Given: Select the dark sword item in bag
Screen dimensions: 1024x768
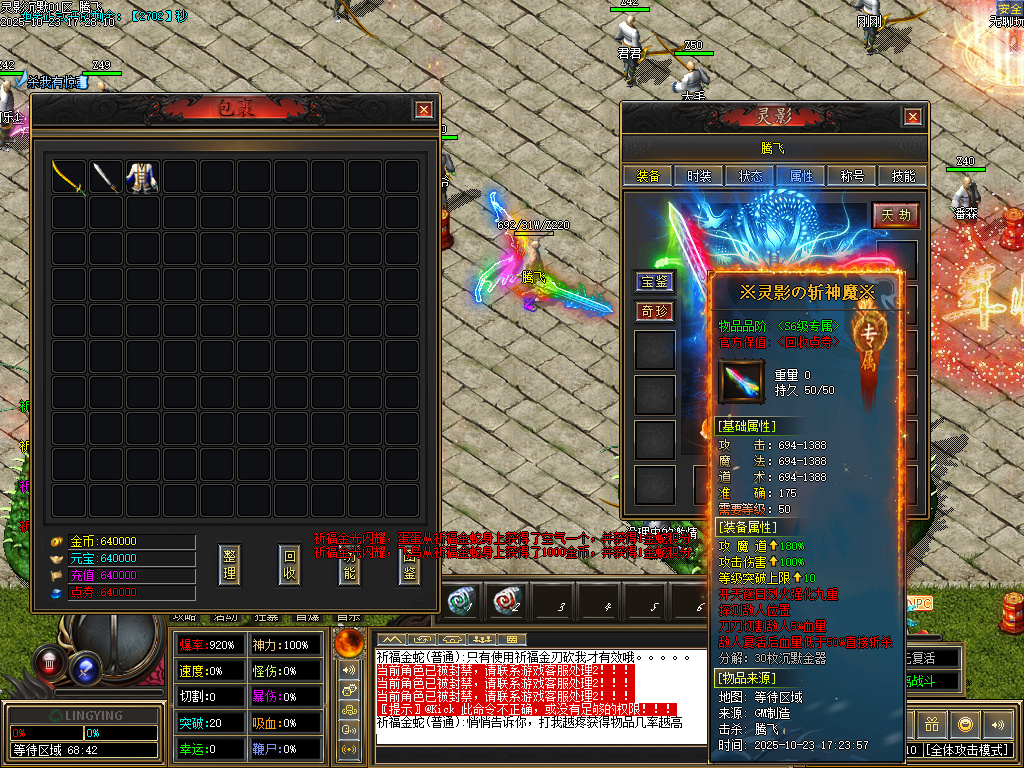Looking at the screenshot, I should (105, 177).
